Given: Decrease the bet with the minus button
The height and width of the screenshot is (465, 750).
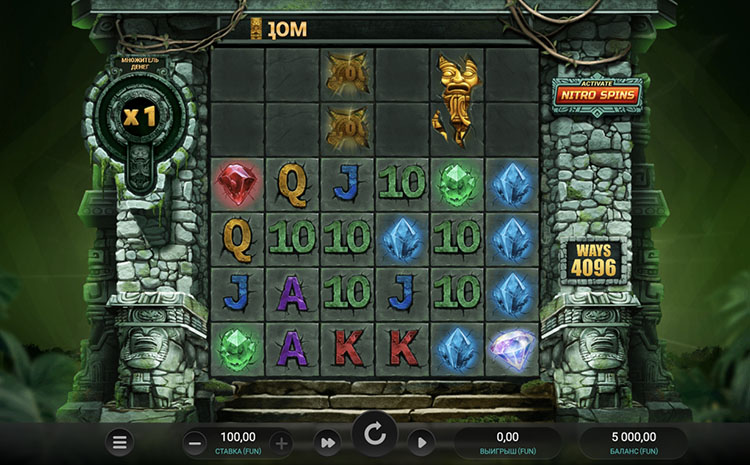Looking at the screenshot, I should (x=195, y=441).
